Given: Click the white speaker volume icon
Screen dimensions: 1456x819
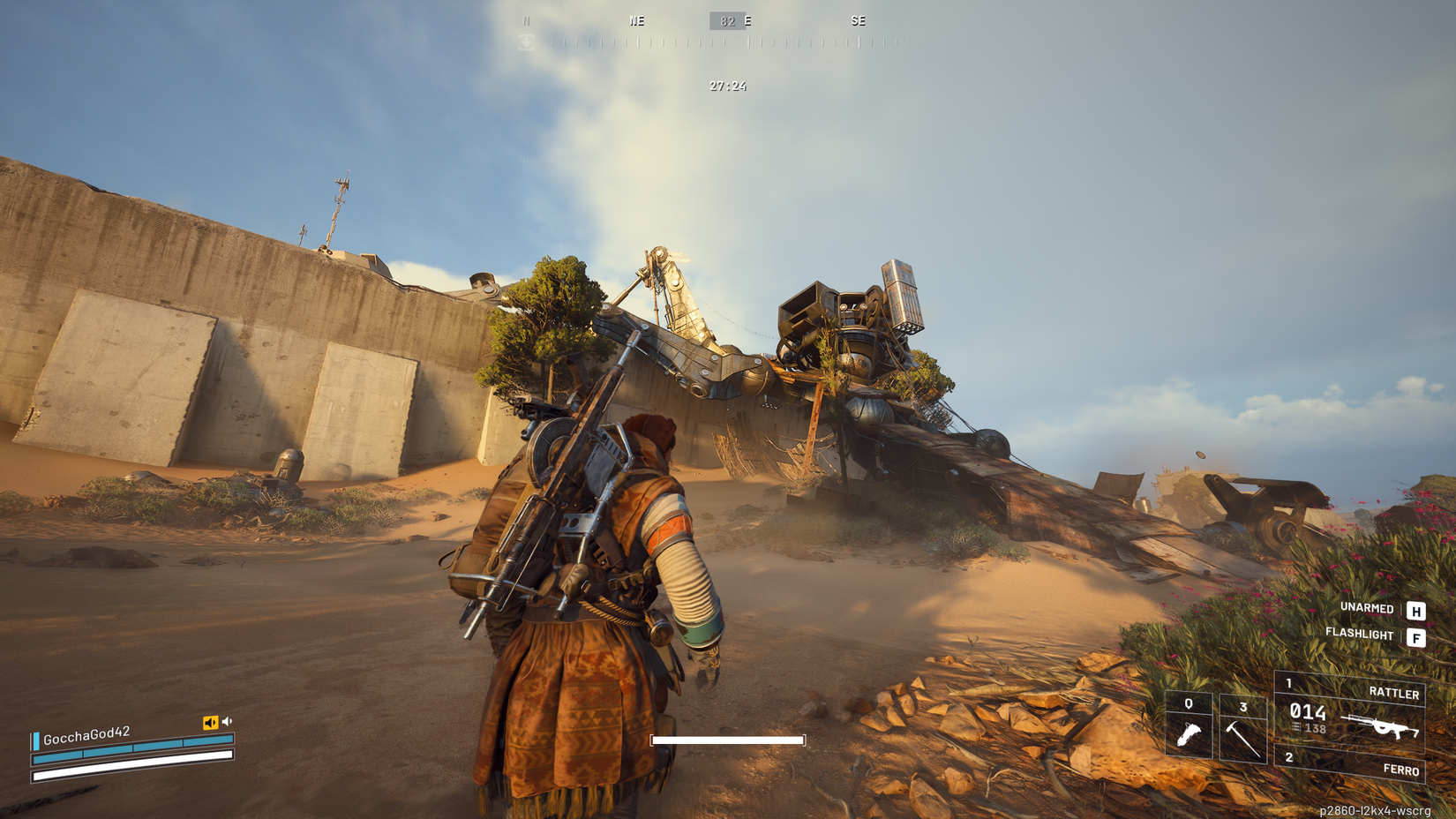Looking at the screenshot, I should (228, 720).
